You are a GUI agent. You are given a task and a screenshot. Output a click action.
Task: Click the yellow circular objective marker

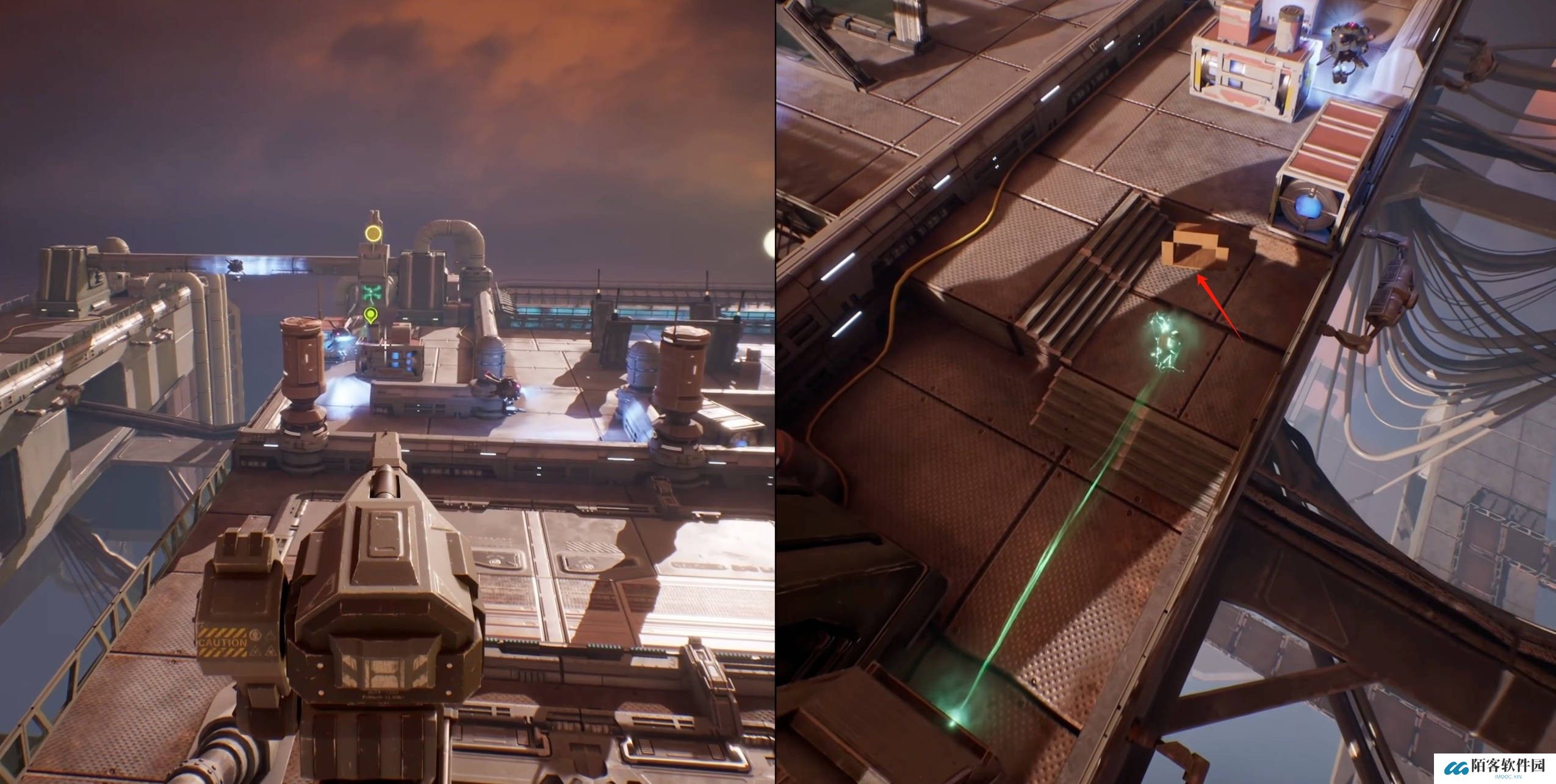(x=372, y=233)
